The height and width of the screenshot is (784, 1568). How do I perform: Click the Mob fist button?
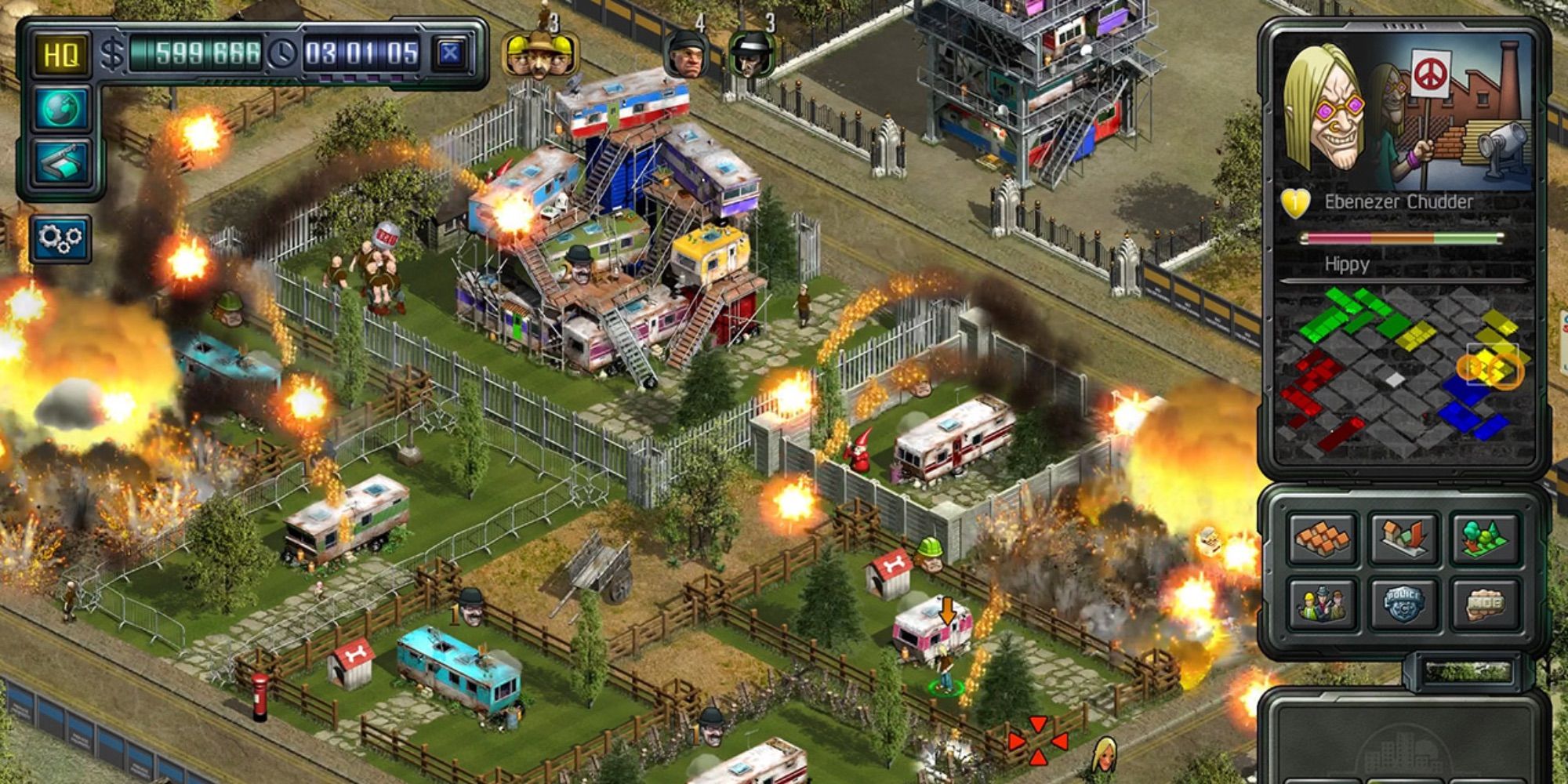pos(1484,604)
